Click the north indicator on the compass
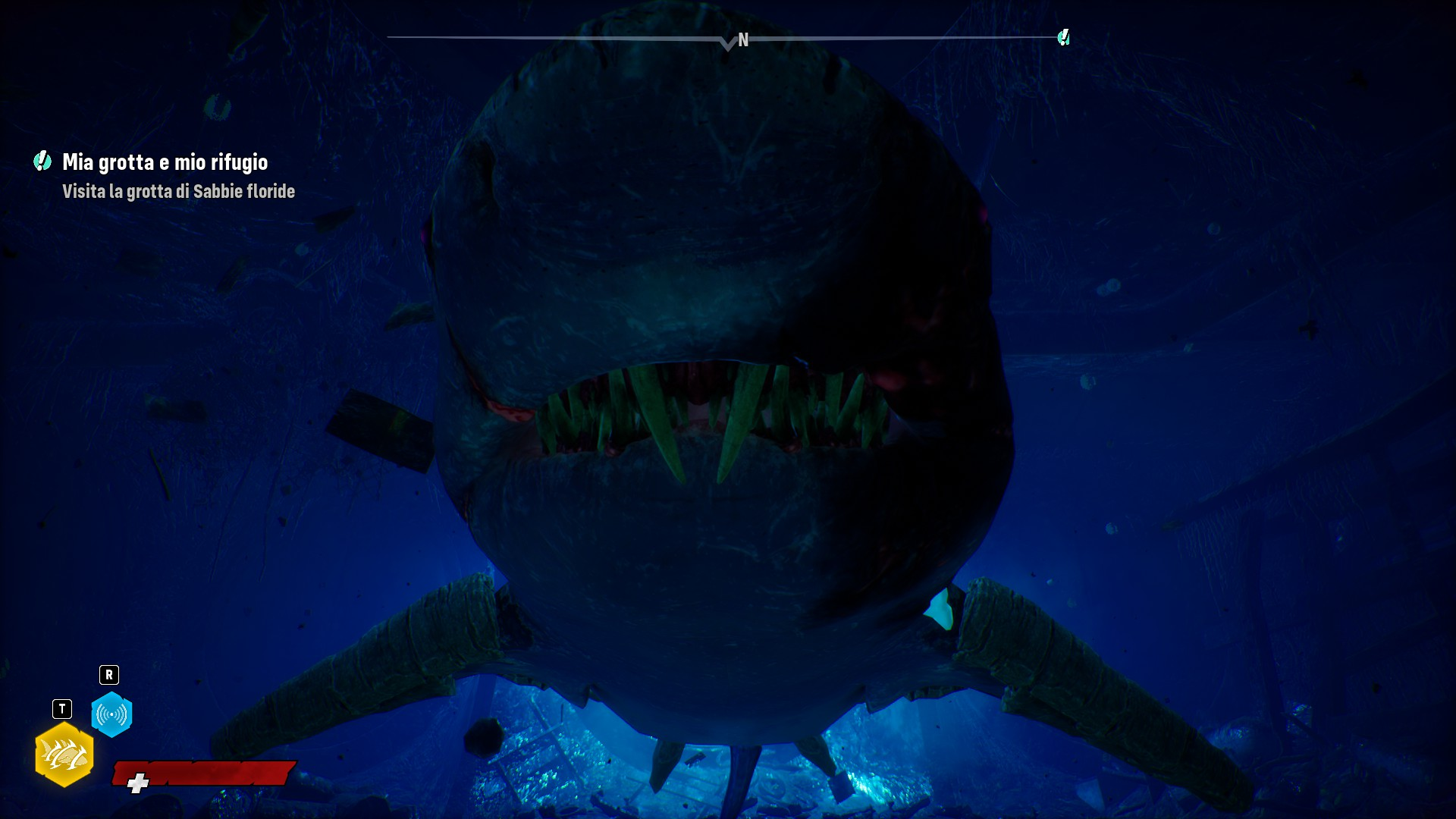This screenshot has width=1456, height=819. coord(743,40)
